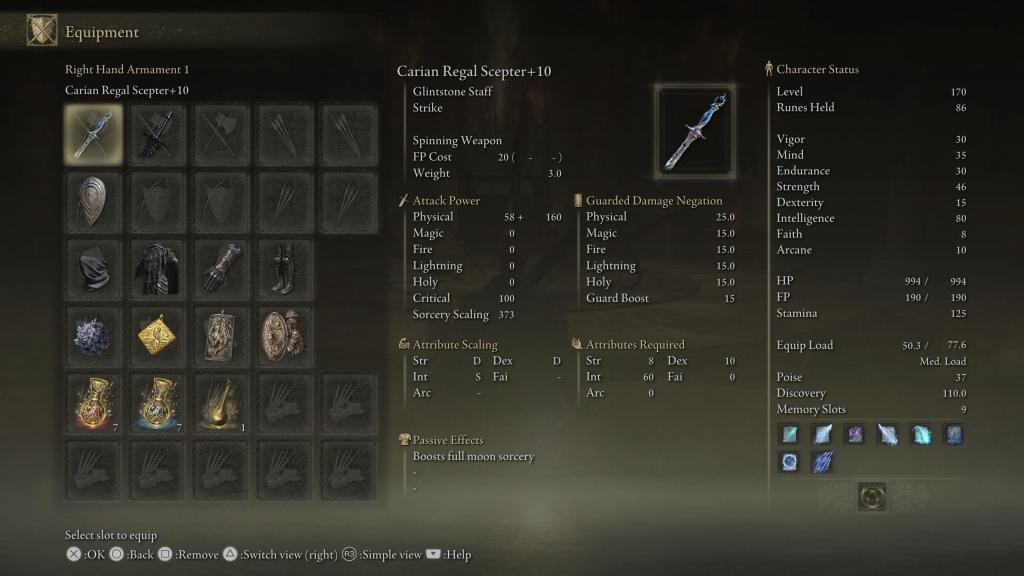Select the gauntlets armor slot

click(x=219, y=267)
